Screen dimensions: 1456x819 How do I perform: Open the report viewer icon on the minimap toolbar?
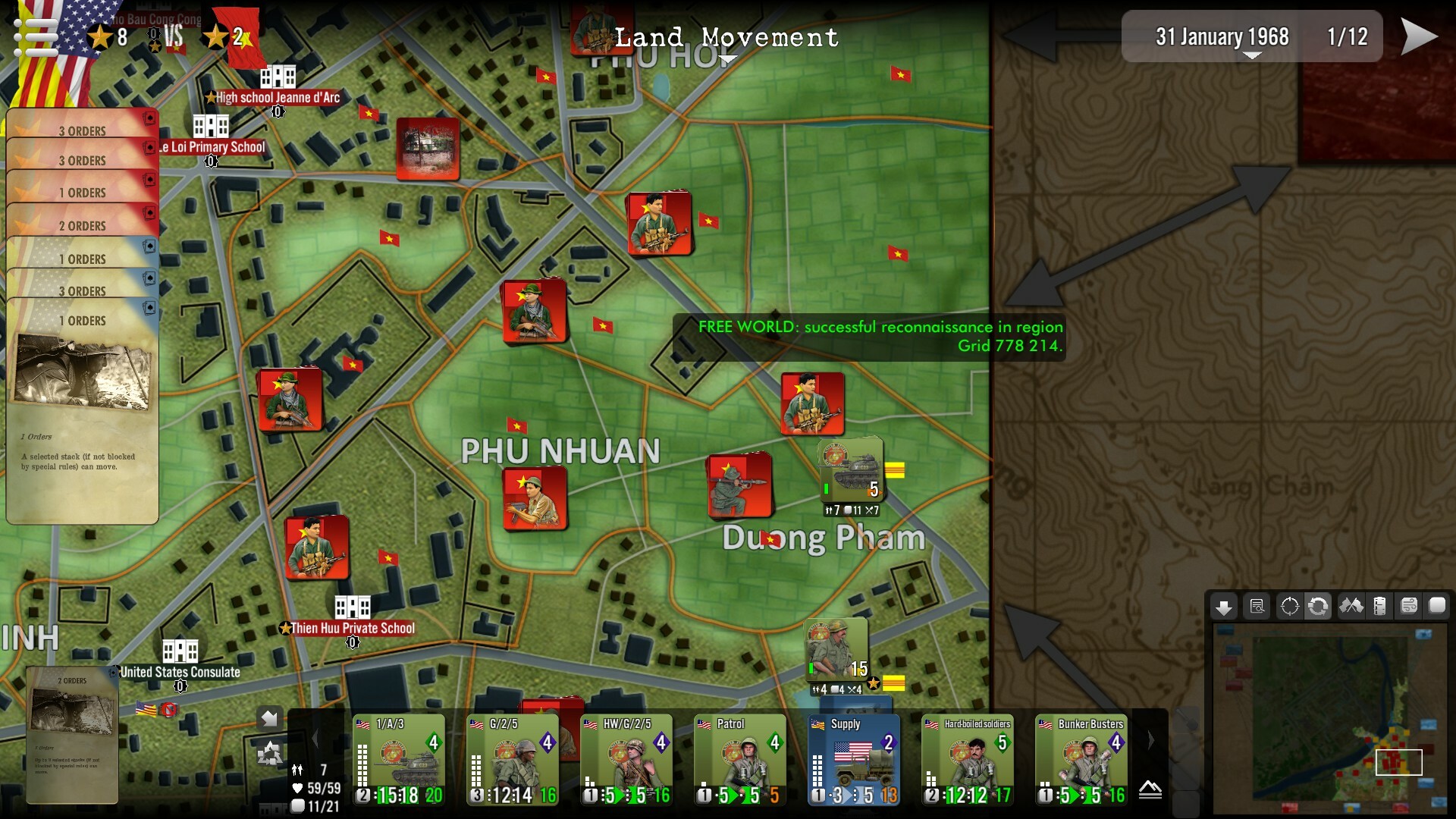pyautogui.click(x=1257, y=607)
